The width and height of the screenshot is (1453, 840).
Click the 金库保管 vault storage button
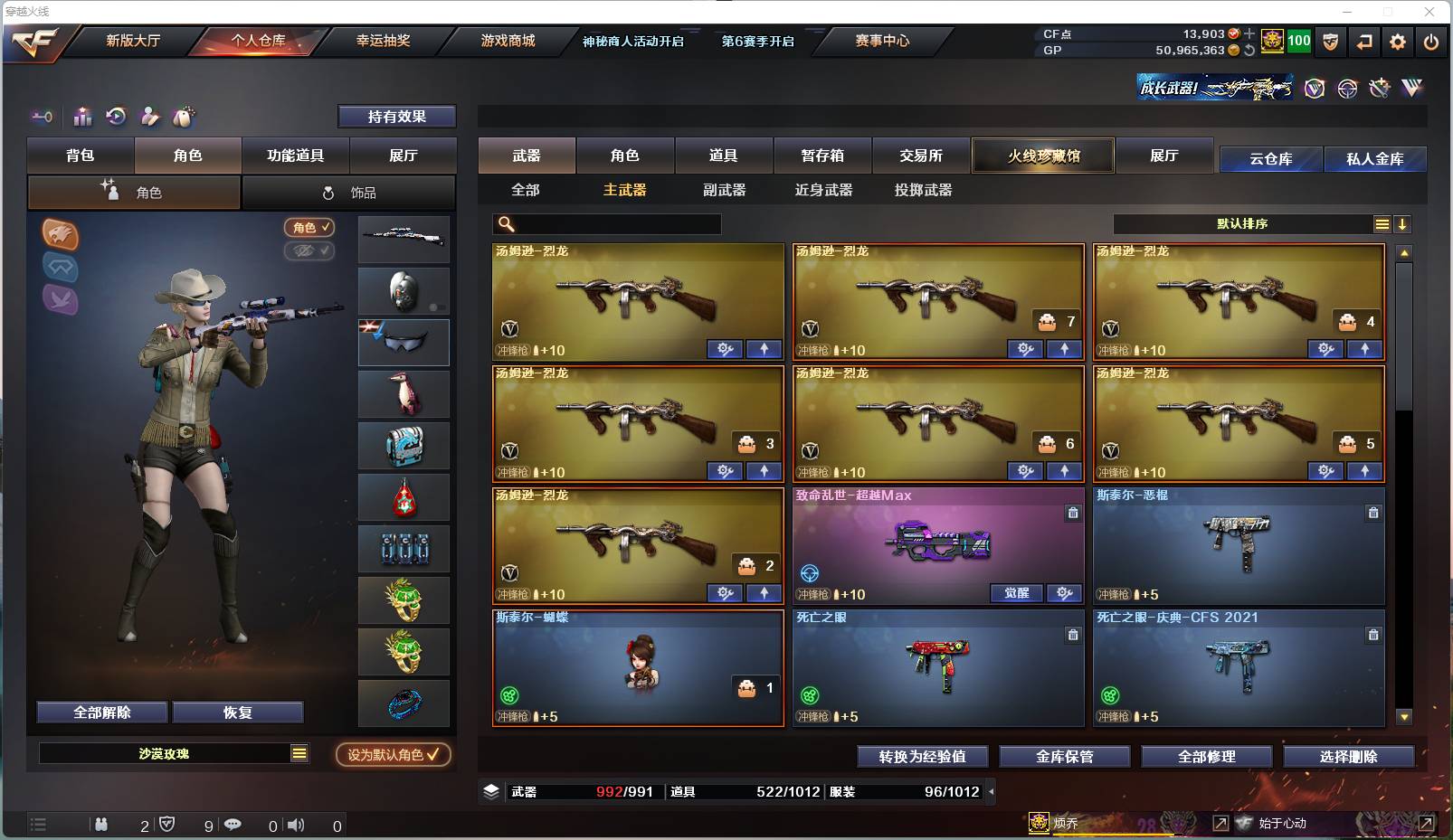(1064, 757)
